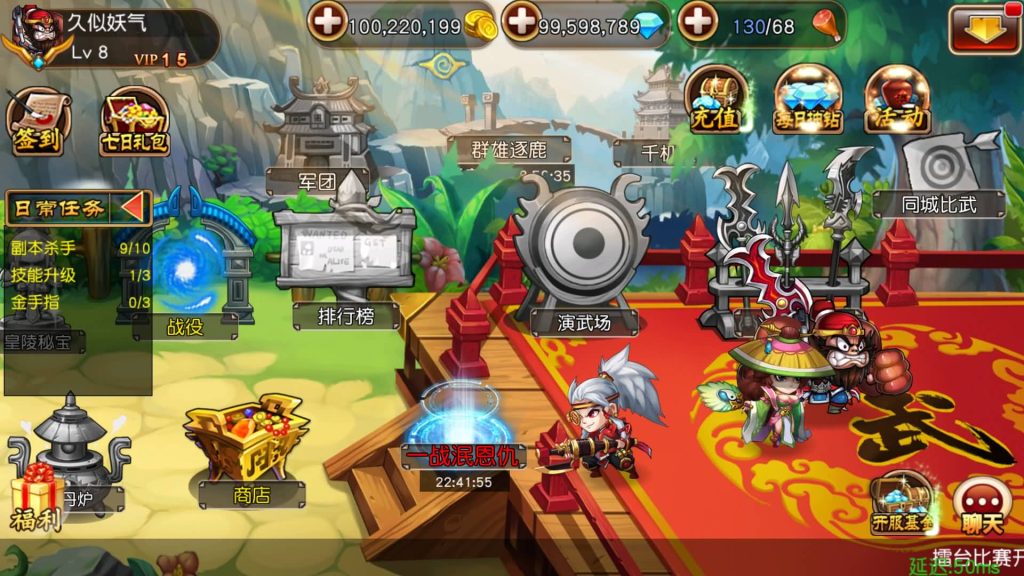Open the 排行榜 leaderboard board

pyautogui.click(x=345, y=265)
